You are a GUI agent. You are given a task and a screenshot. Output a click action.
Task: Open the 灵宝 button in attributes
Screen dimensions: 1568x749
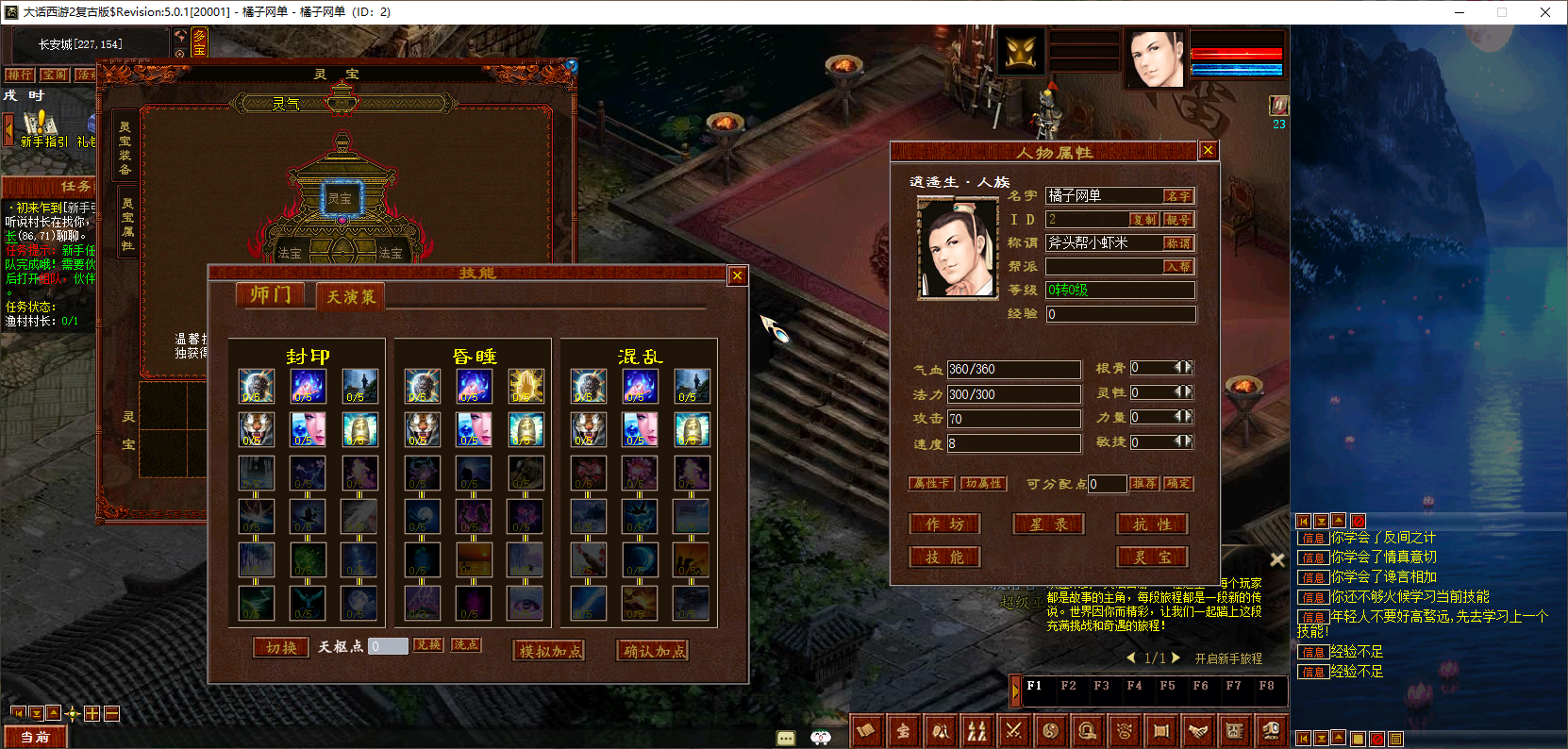coord(1152,558)
